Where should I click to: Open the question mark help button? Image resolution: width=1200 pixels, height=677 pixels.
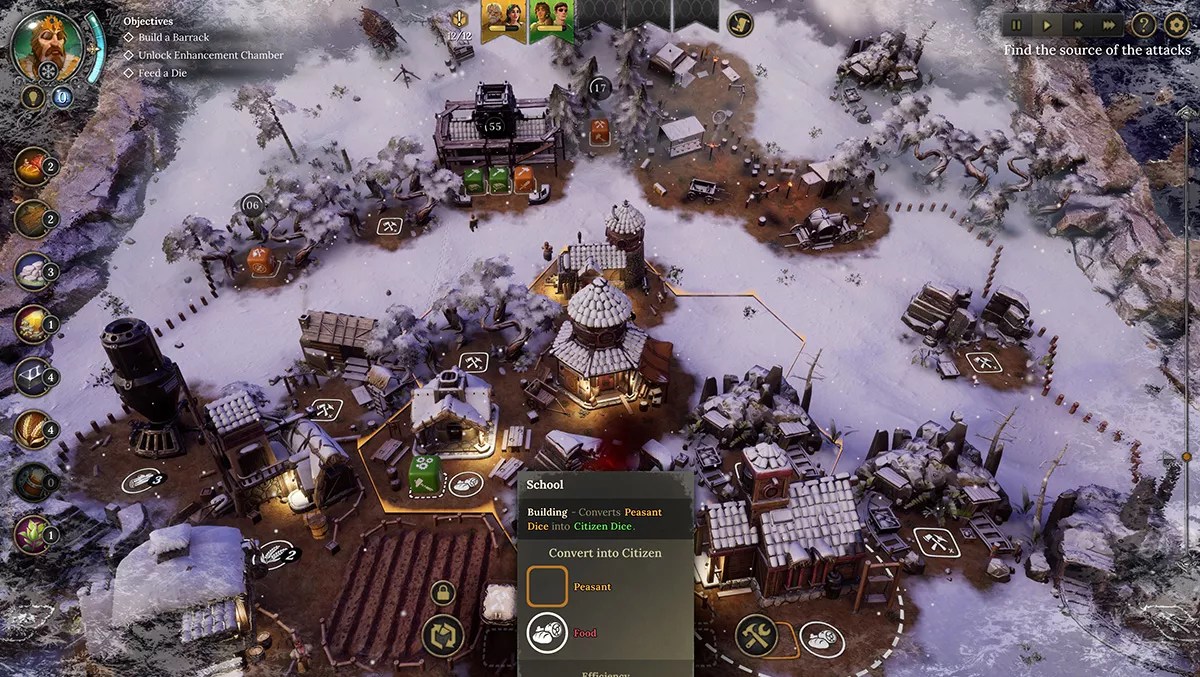point(1143,25)
